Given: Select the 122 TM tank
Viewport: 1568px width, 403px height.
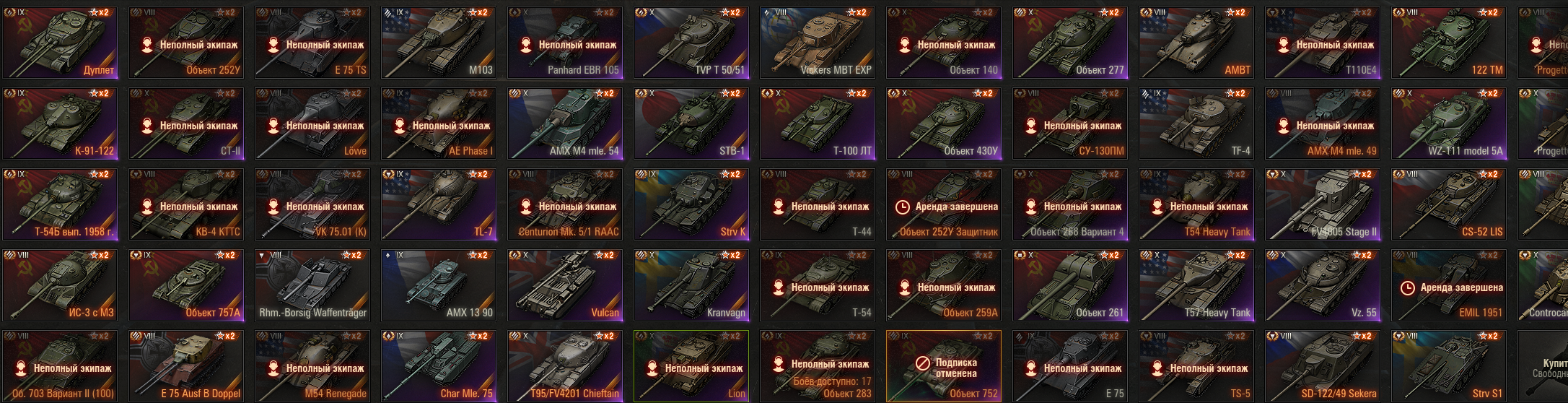Looking at the screenshot, I should point(1449,43).
